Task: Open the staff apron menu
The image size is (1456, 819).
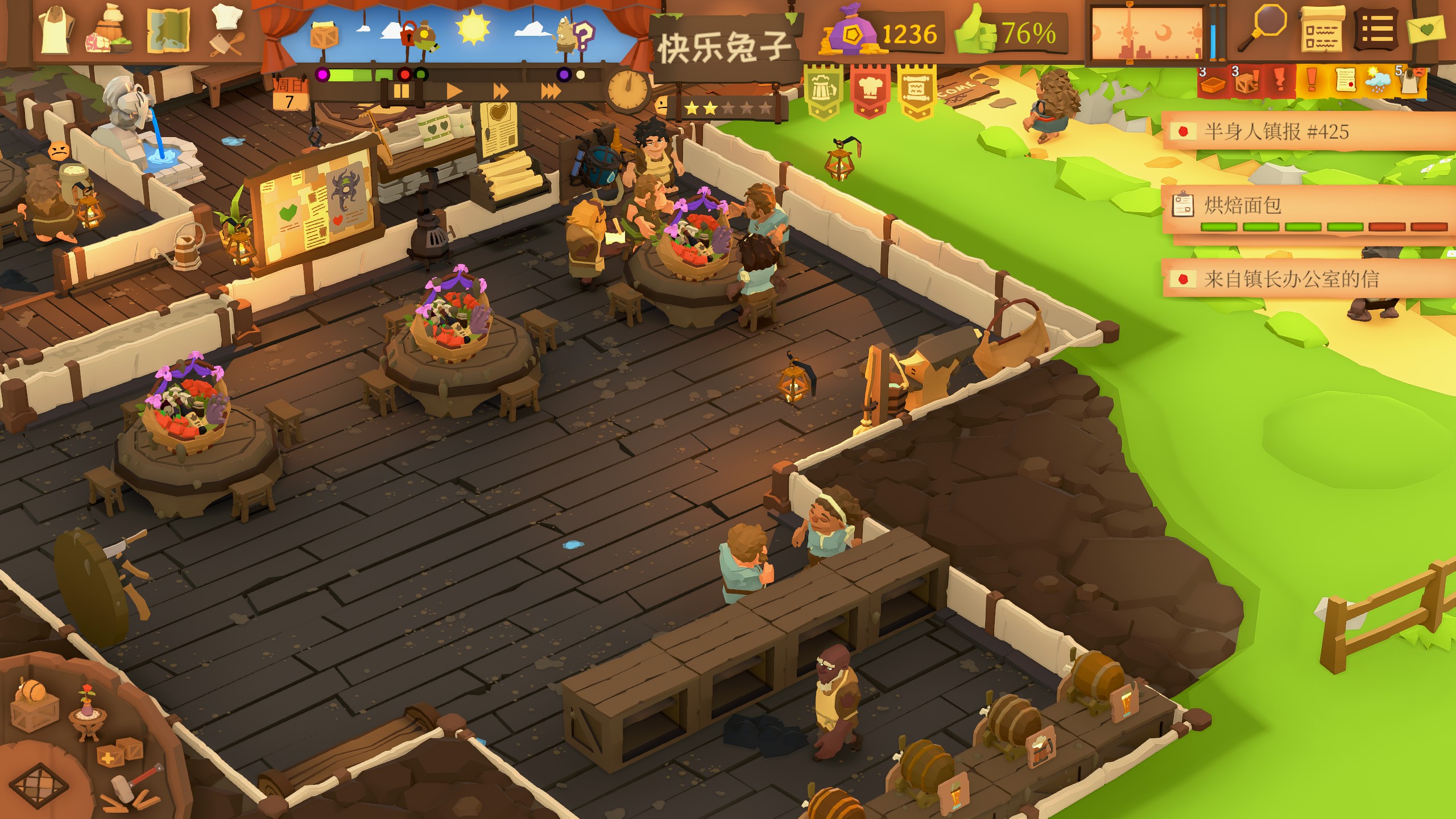Action: (56, 30)
